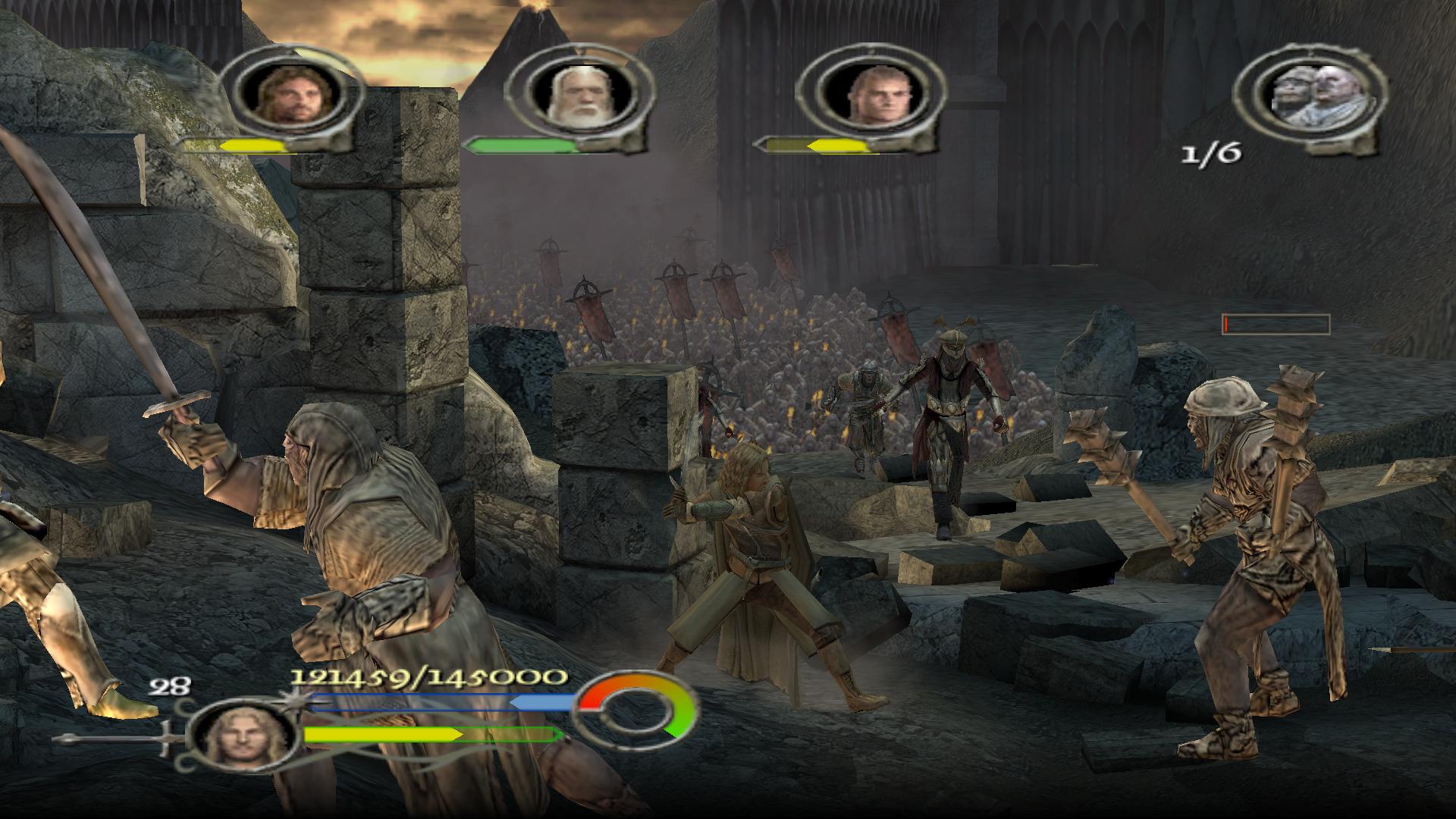Select the short-haired ally portrait
The width and height of the screenshot is (1456, 819).
(868, 94)
